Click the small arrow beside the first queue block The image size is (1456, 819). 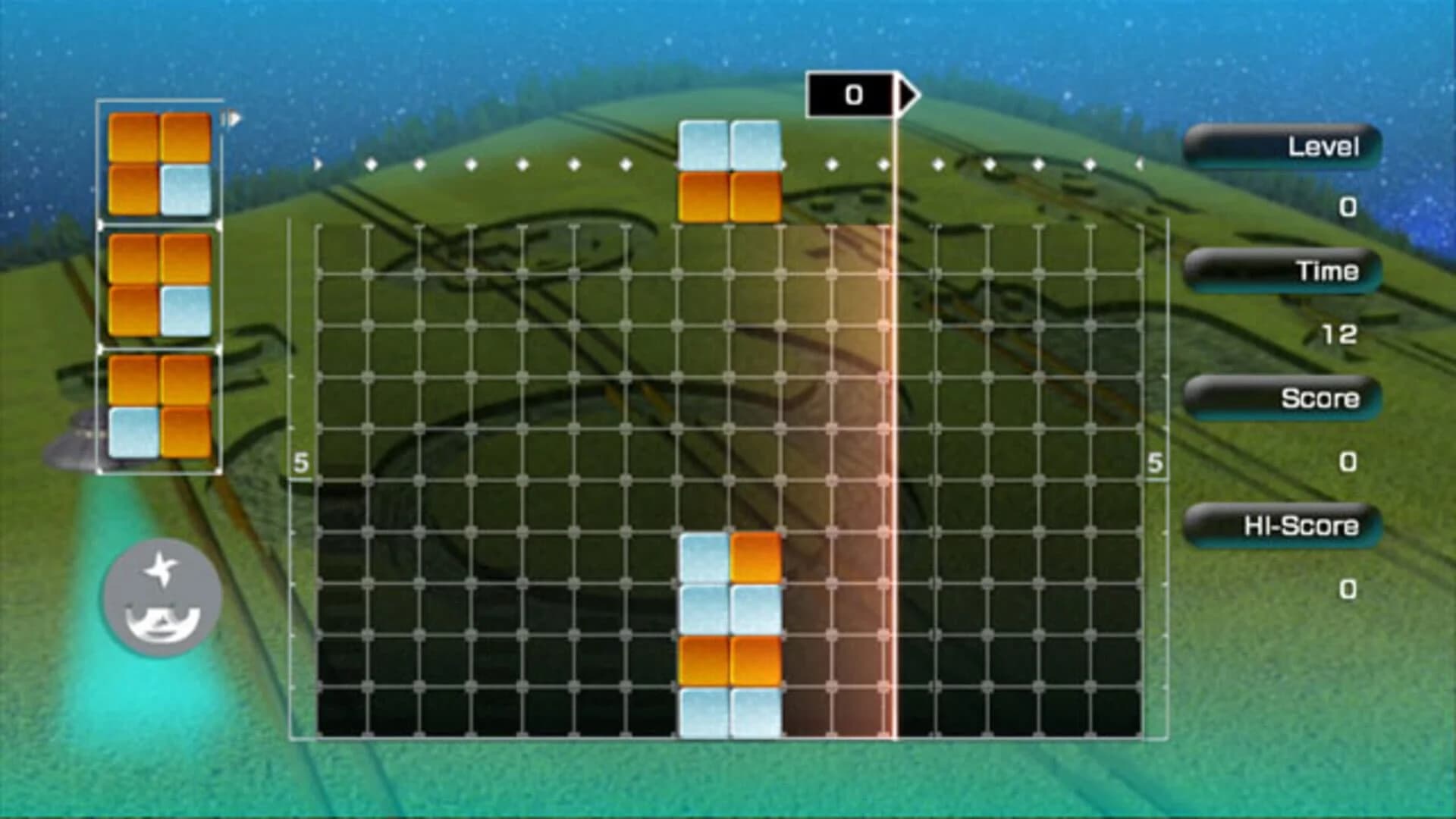[231, 119]
